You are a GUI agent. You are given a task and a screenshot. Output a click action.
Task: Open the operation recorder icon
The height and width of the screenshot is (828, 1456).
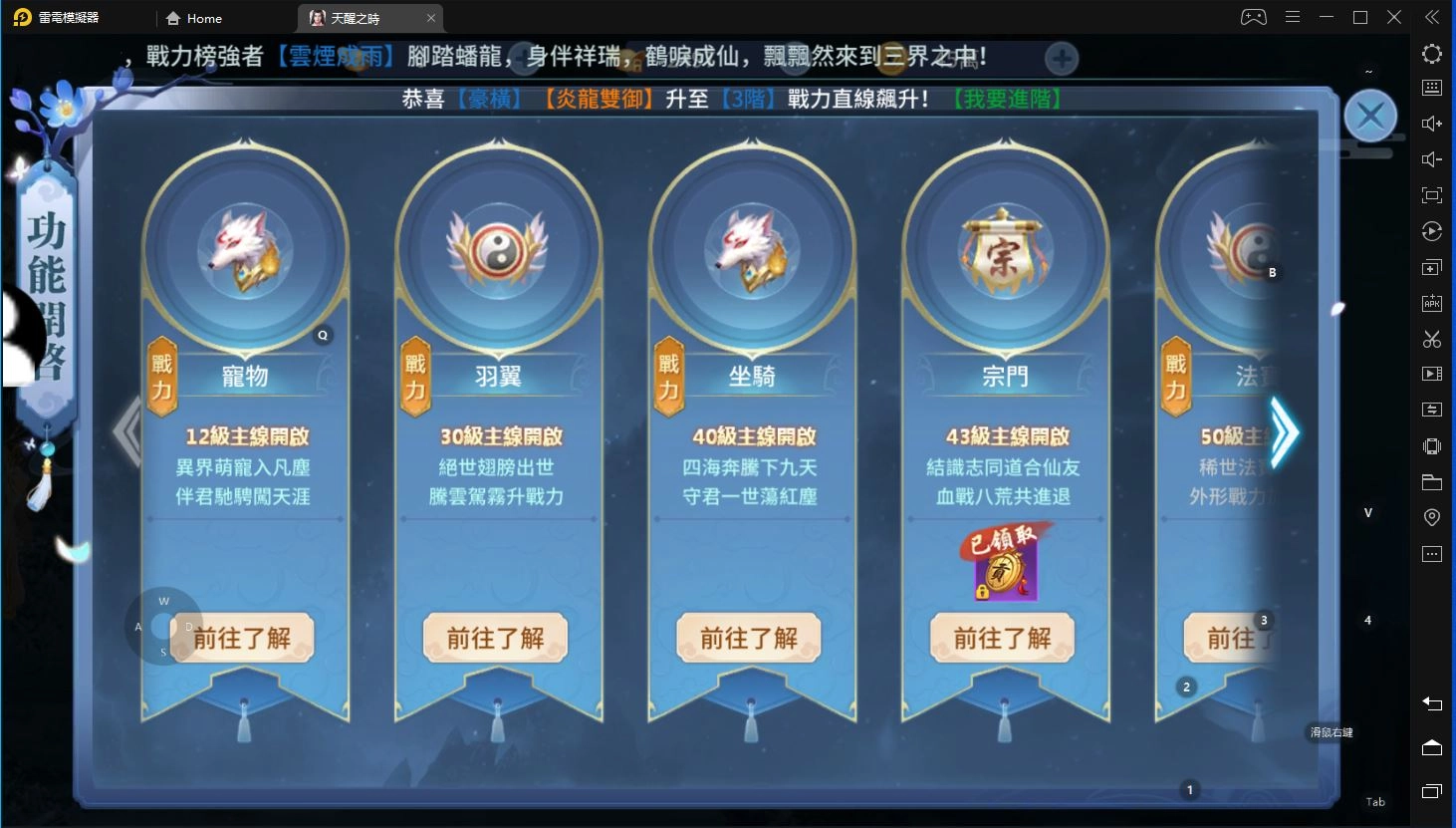coord(1431,231)
